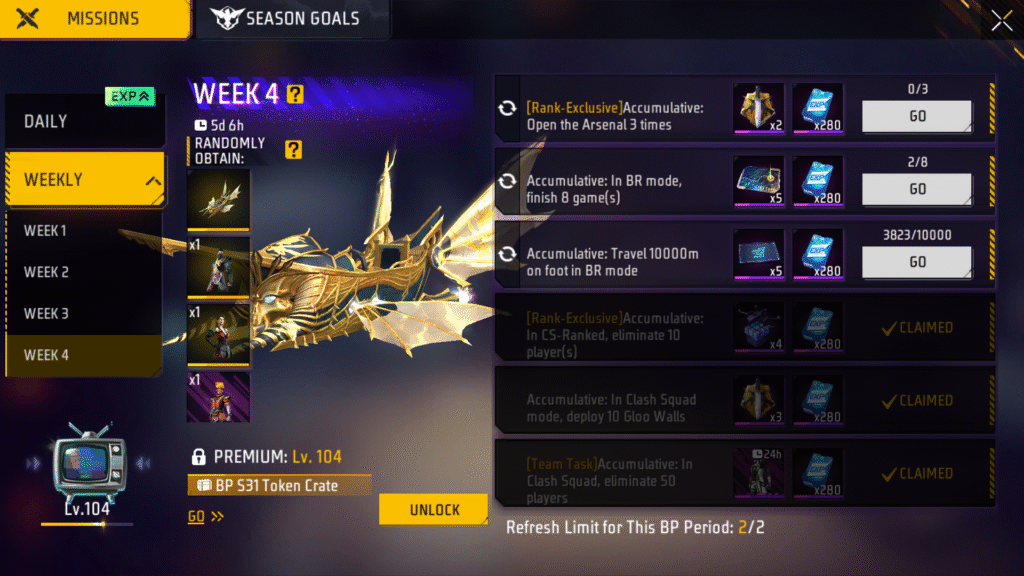Select Week 1 missions
The height and width of the screenshot is (576, 1024).
point(46,231)
